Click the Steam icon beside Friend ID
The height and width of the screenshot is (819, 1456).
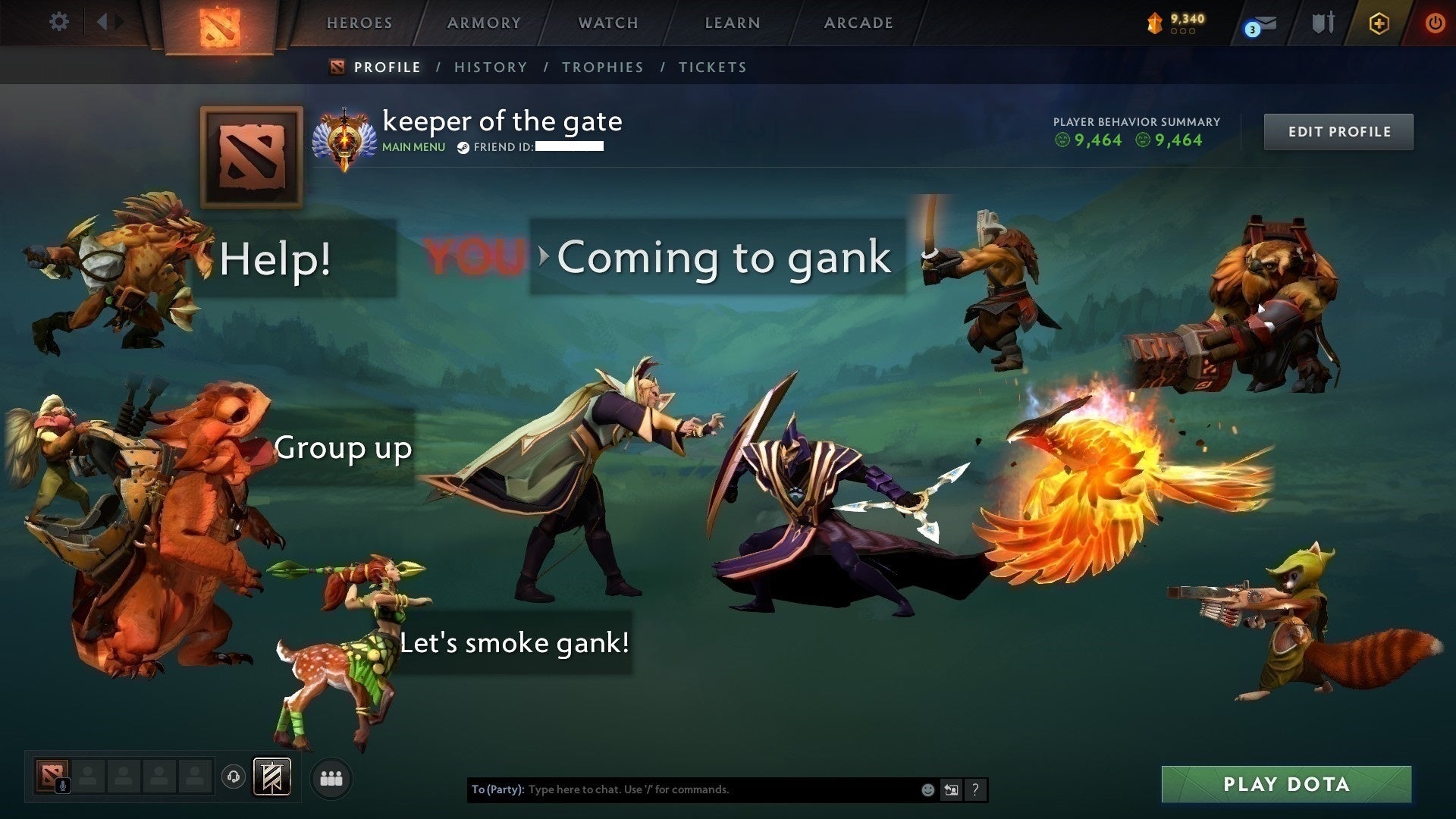(x=462, y=147)
